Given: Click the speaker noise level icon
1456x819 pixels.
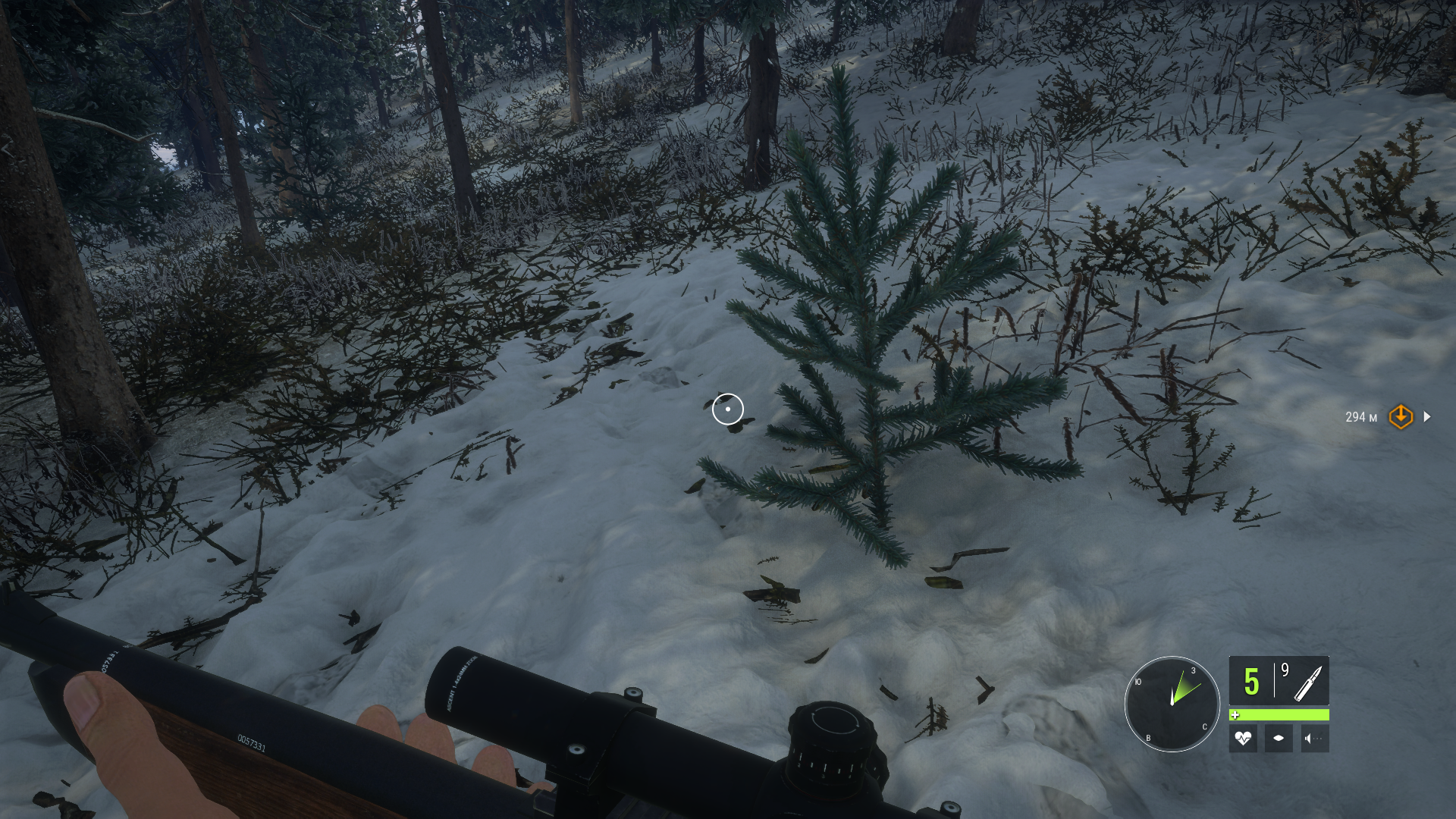Looking at the screenshot, I should (x=1314, y=738).
